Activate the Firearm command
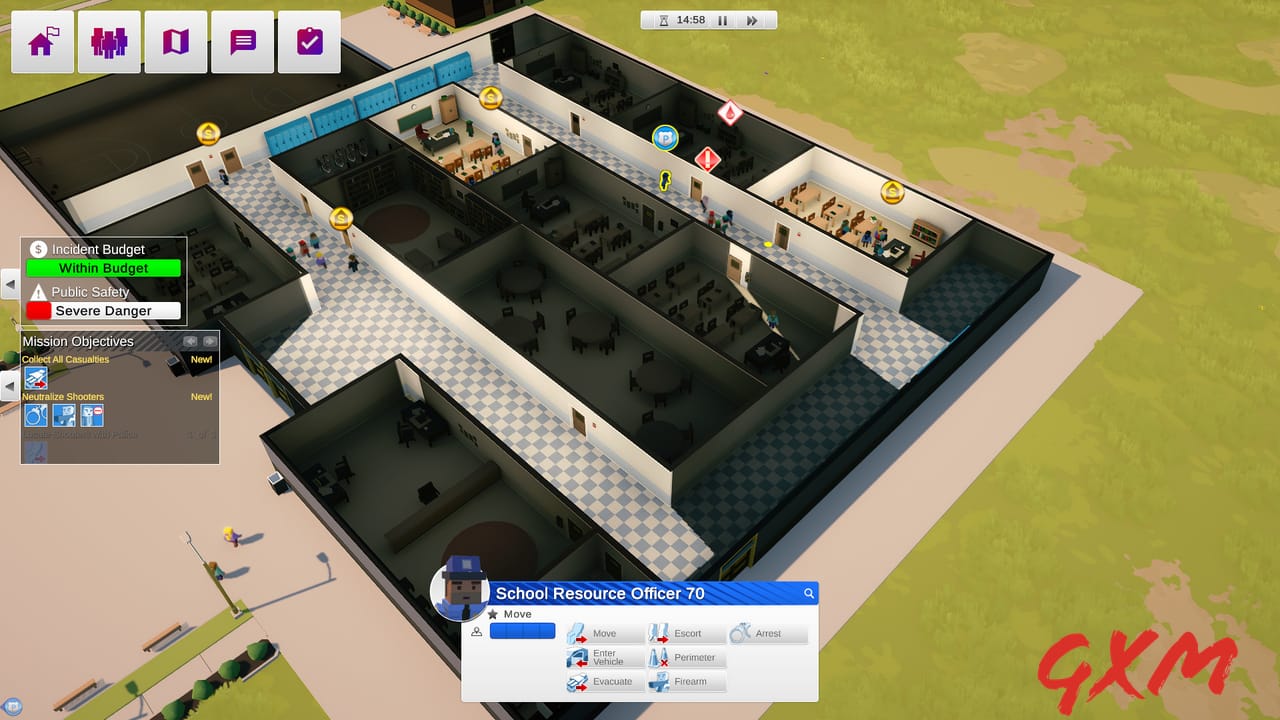The image size is (1280, 720). tap(685, 681)
